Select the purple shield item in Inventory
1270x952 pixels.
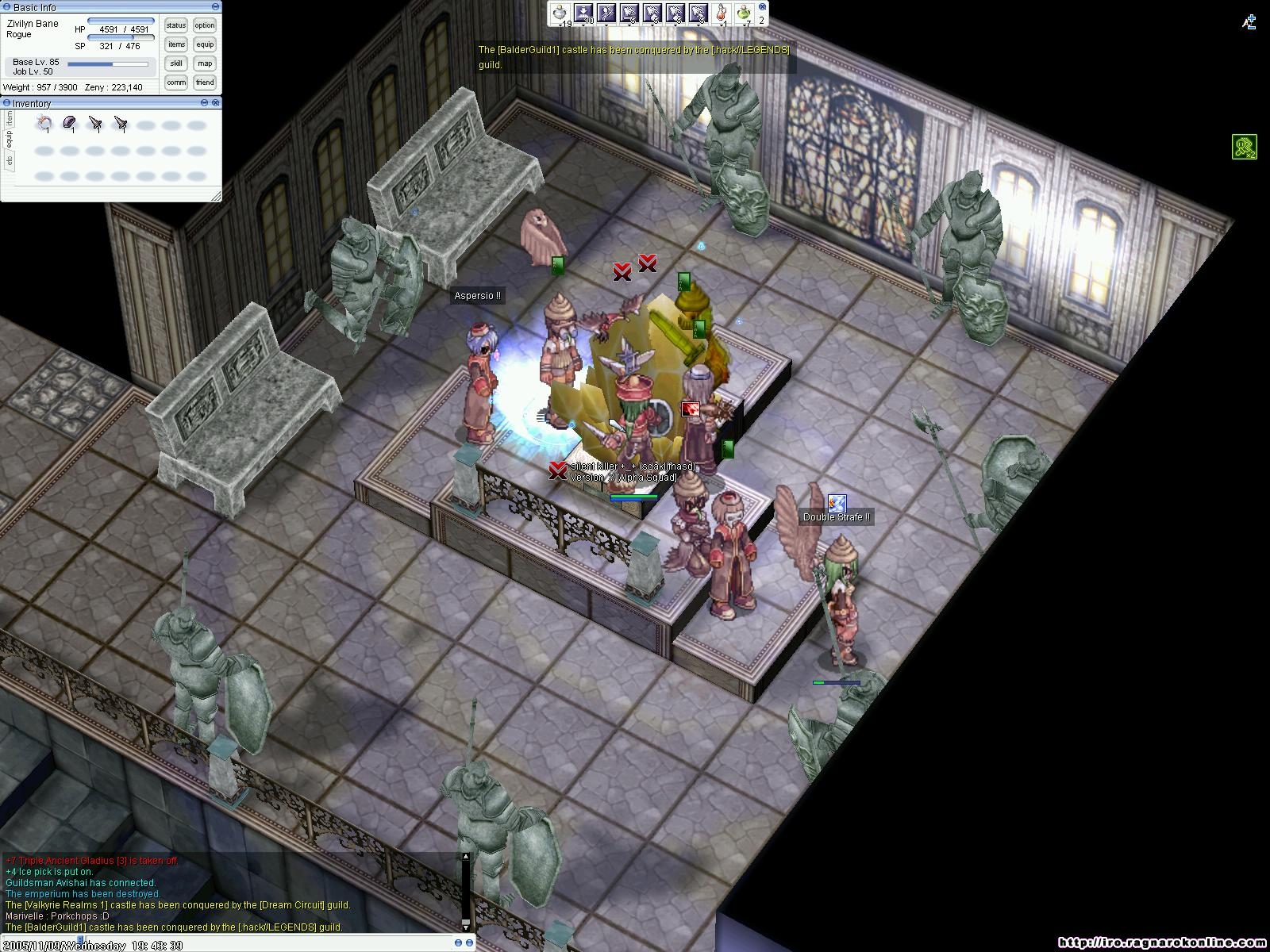[70, 123]
